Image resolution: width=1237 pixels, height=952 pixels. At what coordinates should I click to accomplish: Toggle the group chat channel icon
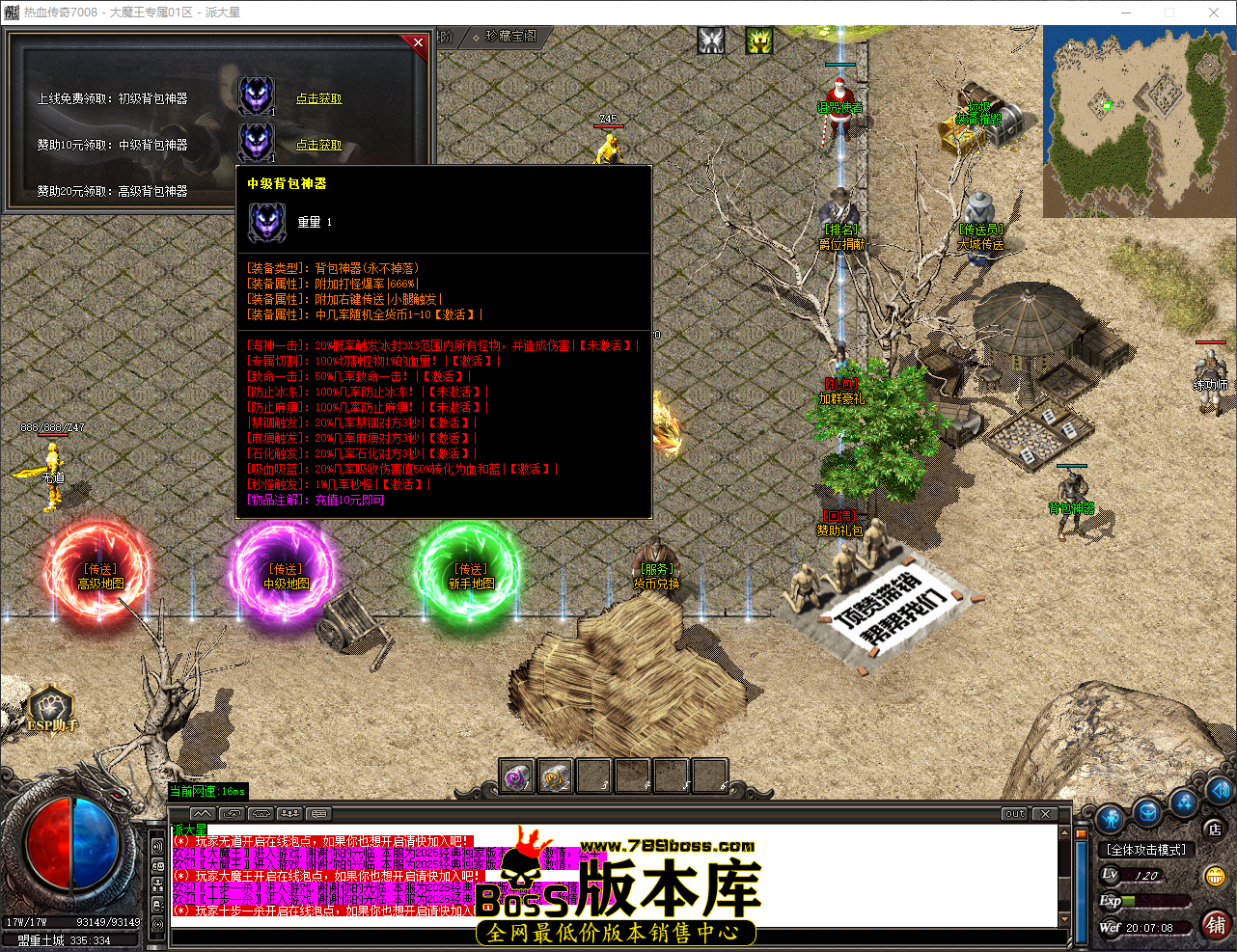coord(290,815)
